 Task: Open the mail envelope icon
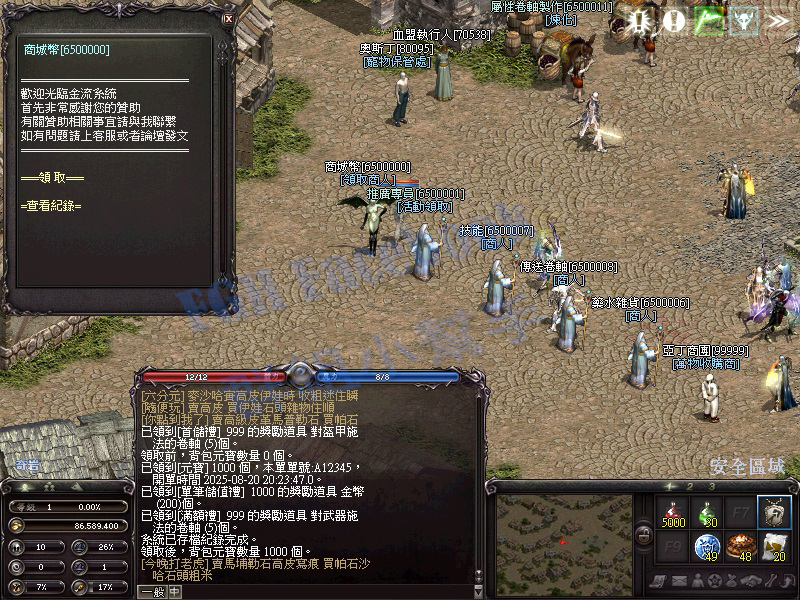tap(682, 581)
